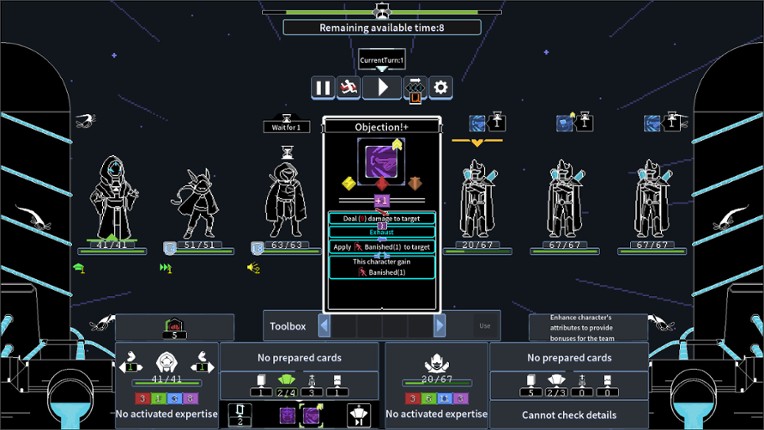Open the gear settings menu
The height and width of the screenshot is (430, 764).
click(x=441, y=88)
